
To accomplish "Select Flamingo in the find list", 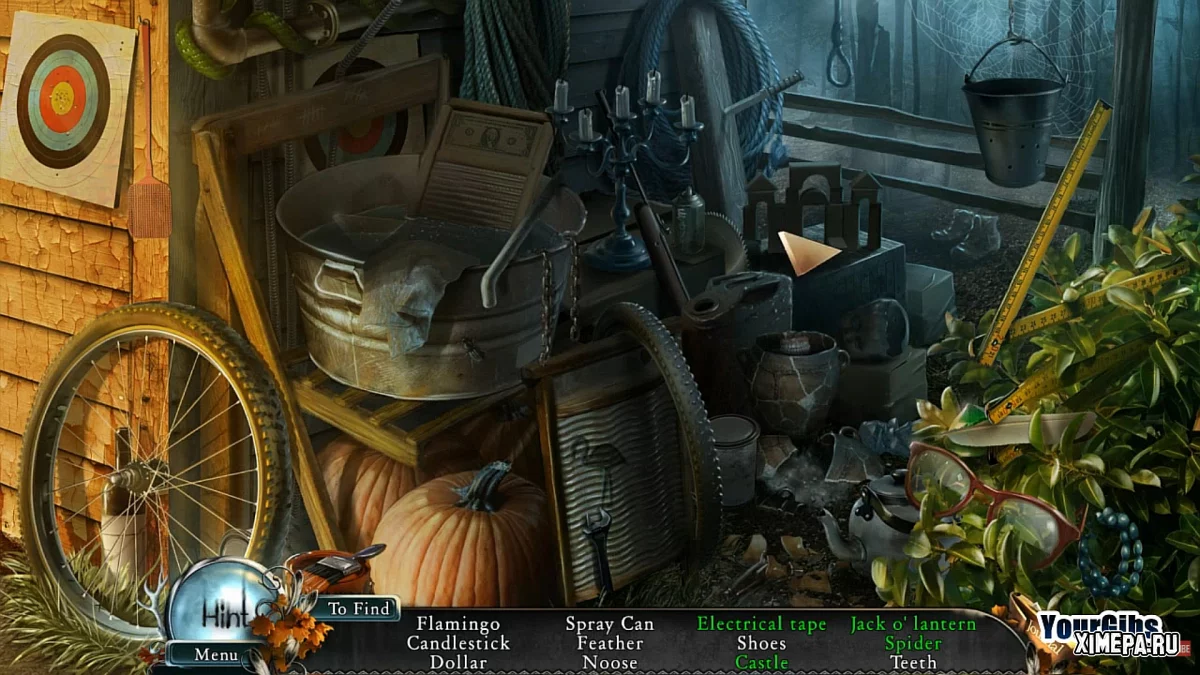I will point(458,624).
